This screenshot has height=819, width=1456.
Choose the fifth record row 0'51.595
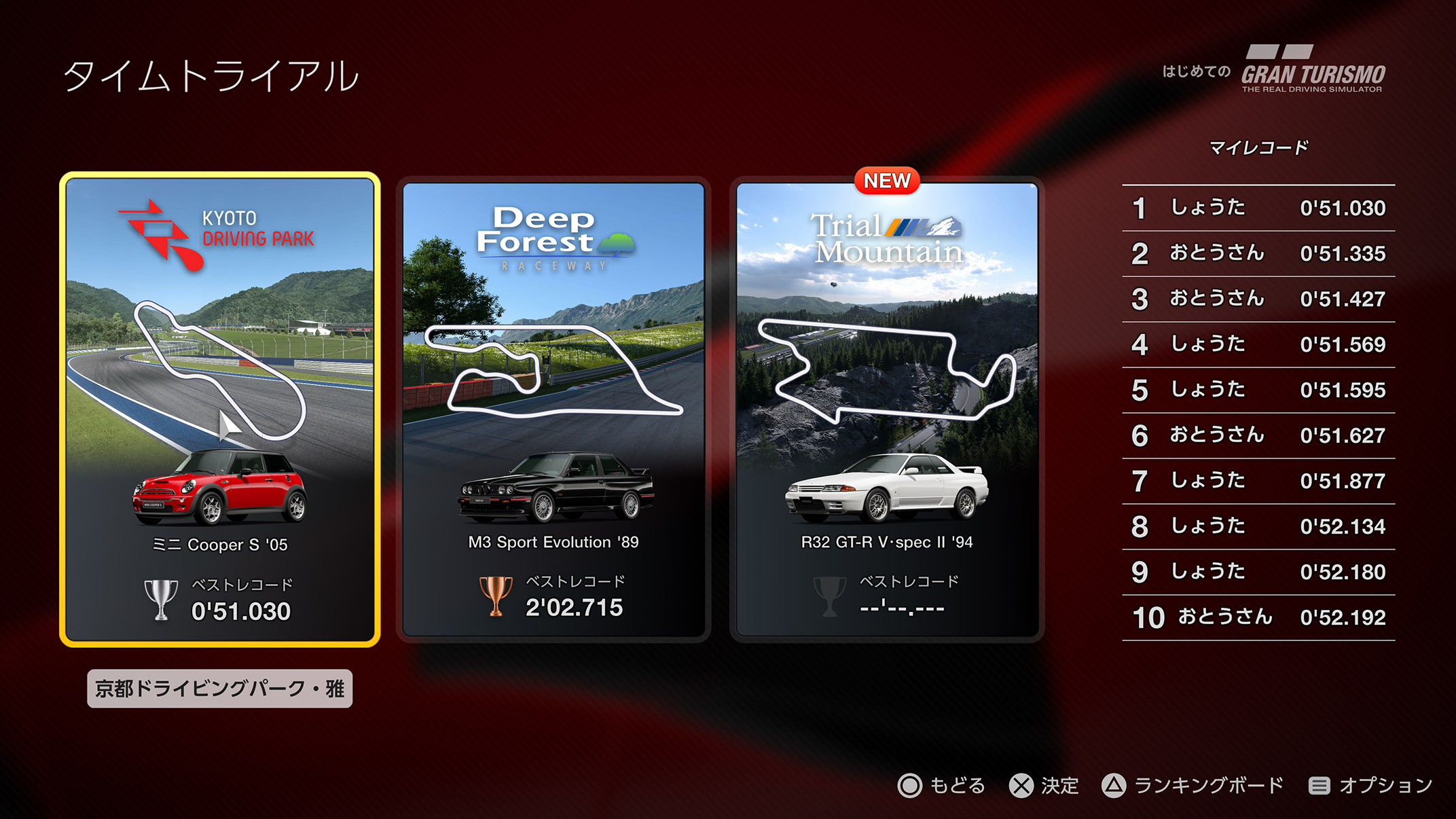pos(1258,390)
